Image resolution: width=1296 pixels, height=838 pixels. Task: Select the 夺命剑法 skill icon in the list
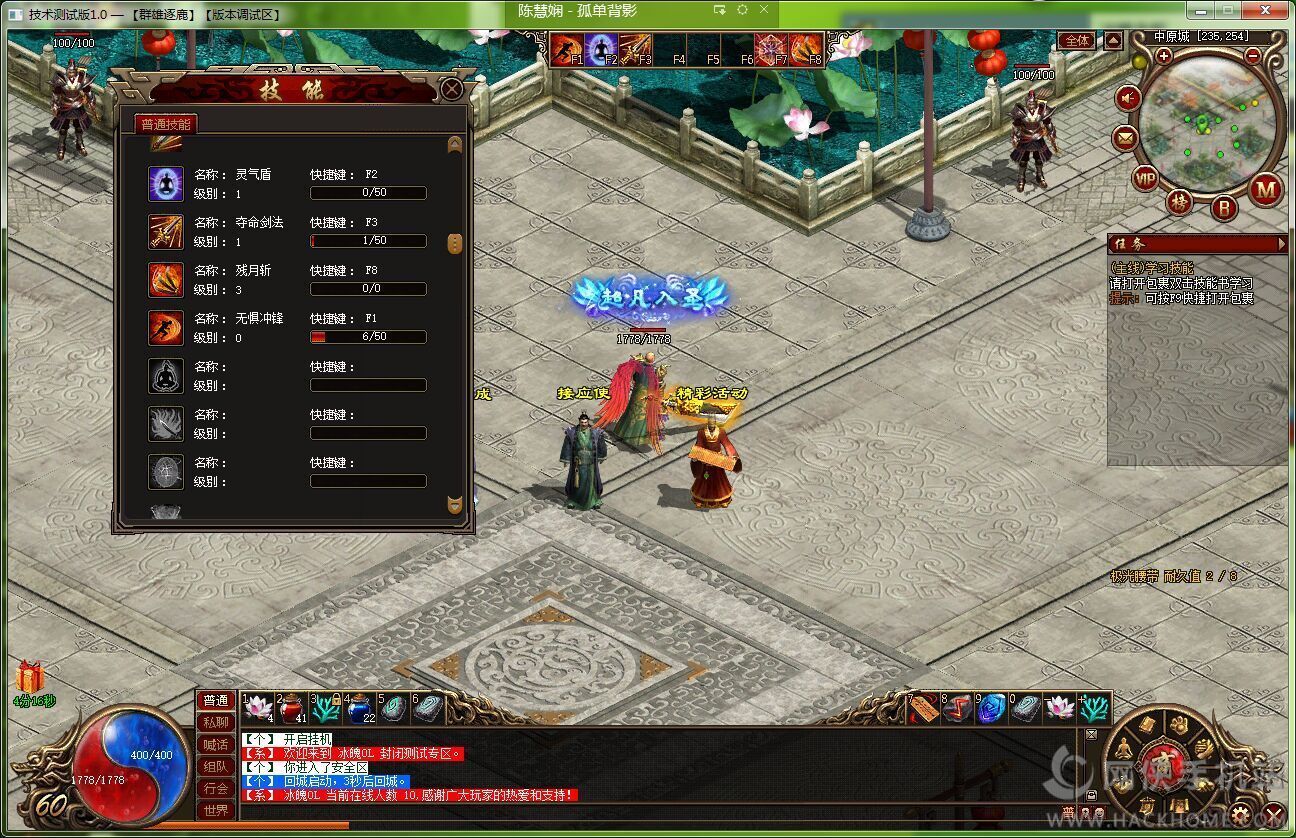tap(166, 232)
